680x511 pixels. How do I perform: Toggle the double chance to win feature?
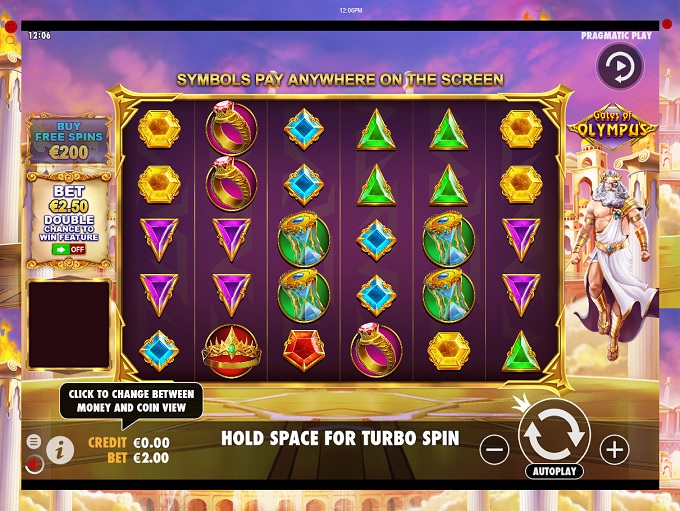[68, 249]
